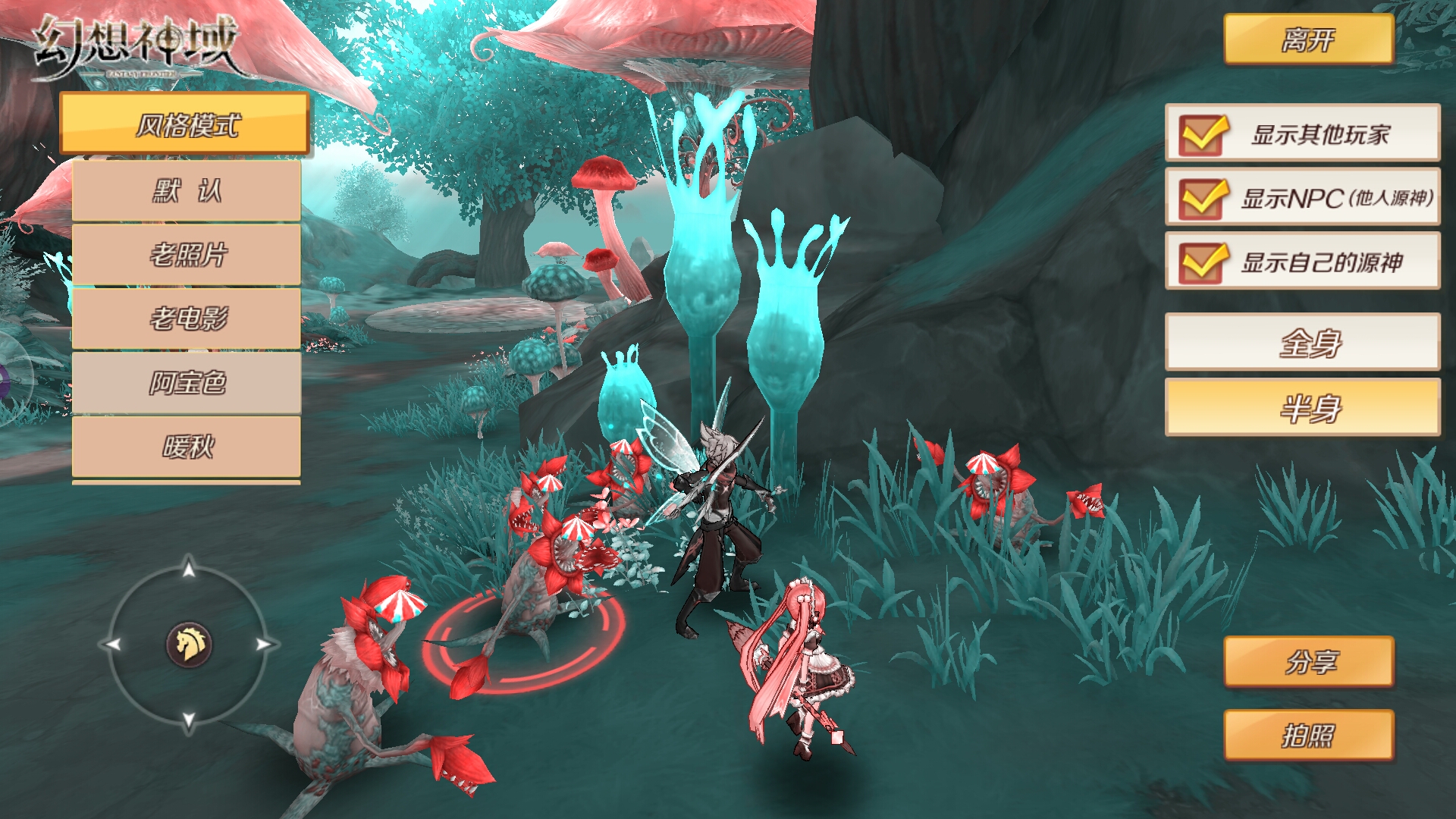Viewport: 1456px width, 819px height.
Task: Toggle the 显示其他玩家 checkbox
Action: click(x=1202, y=134)
